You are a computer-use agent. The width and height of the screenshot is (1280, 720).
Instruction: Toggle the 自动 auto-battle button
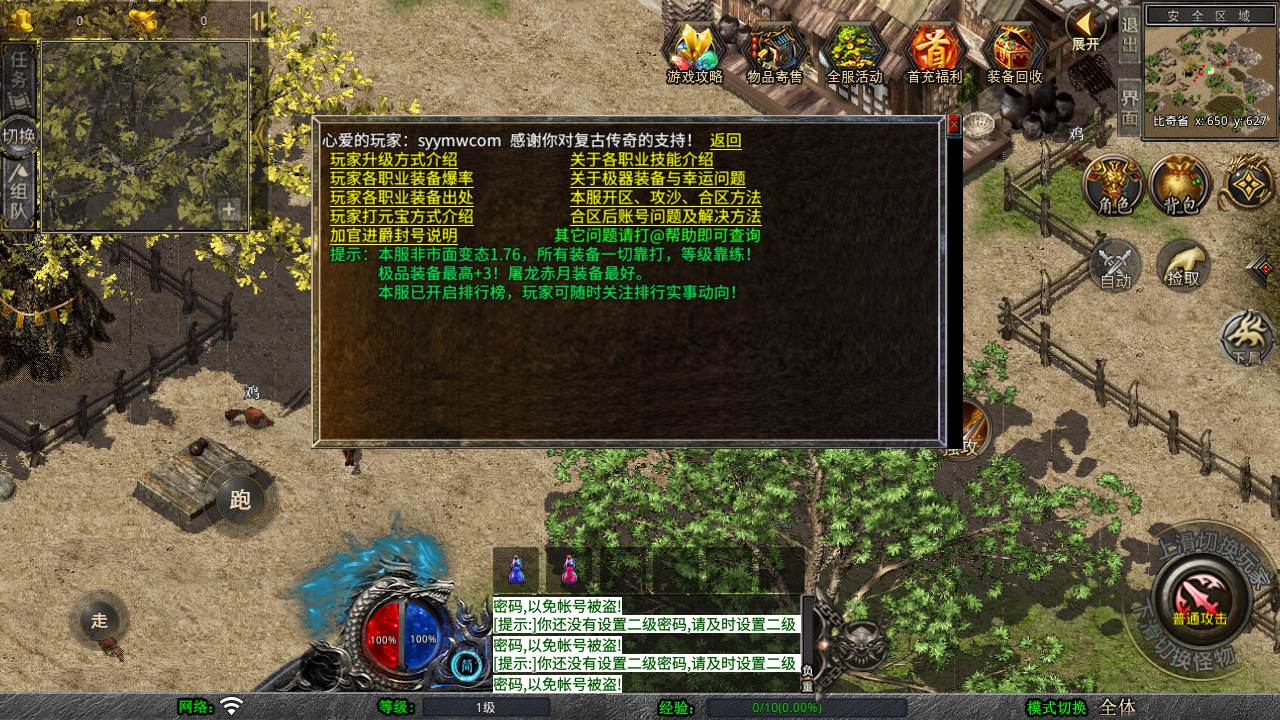pyautogui.click(x=1116, y=266)
